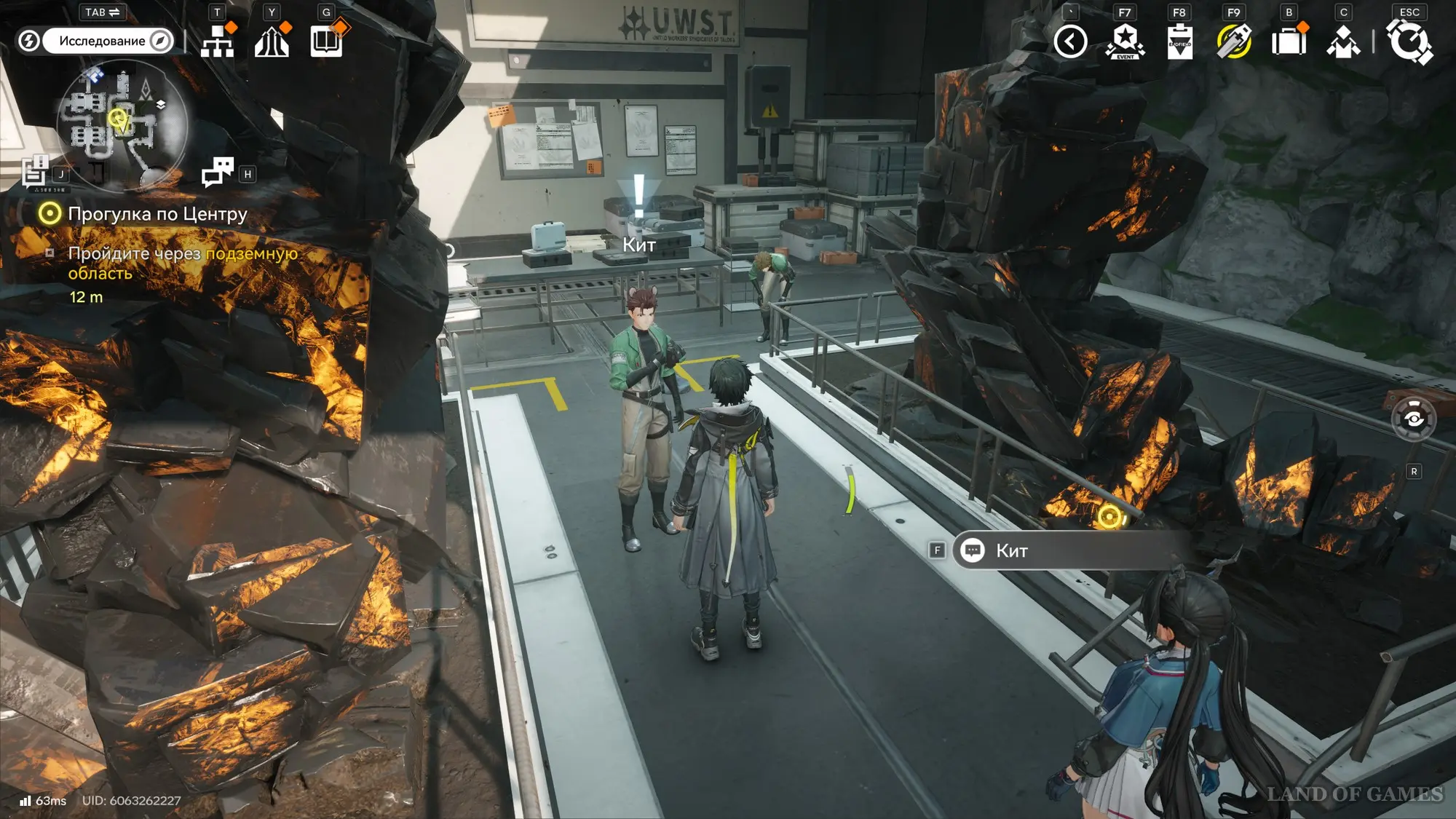Viewport: 1456px width, 819px height.
Task: Click the floor layers icon on minimap
Action: (x=161, y=105)
